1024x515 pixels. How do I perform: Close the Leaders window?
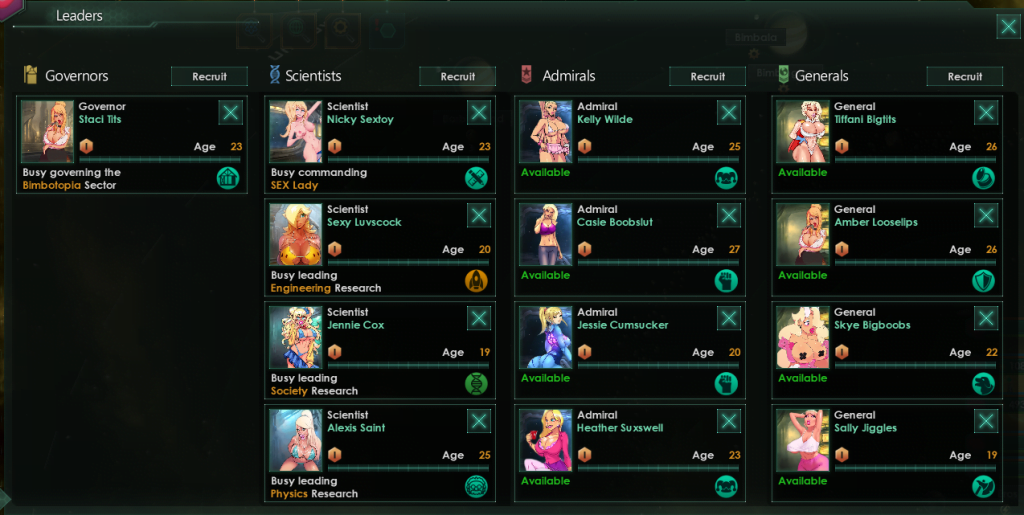[x=1008, y=27]
